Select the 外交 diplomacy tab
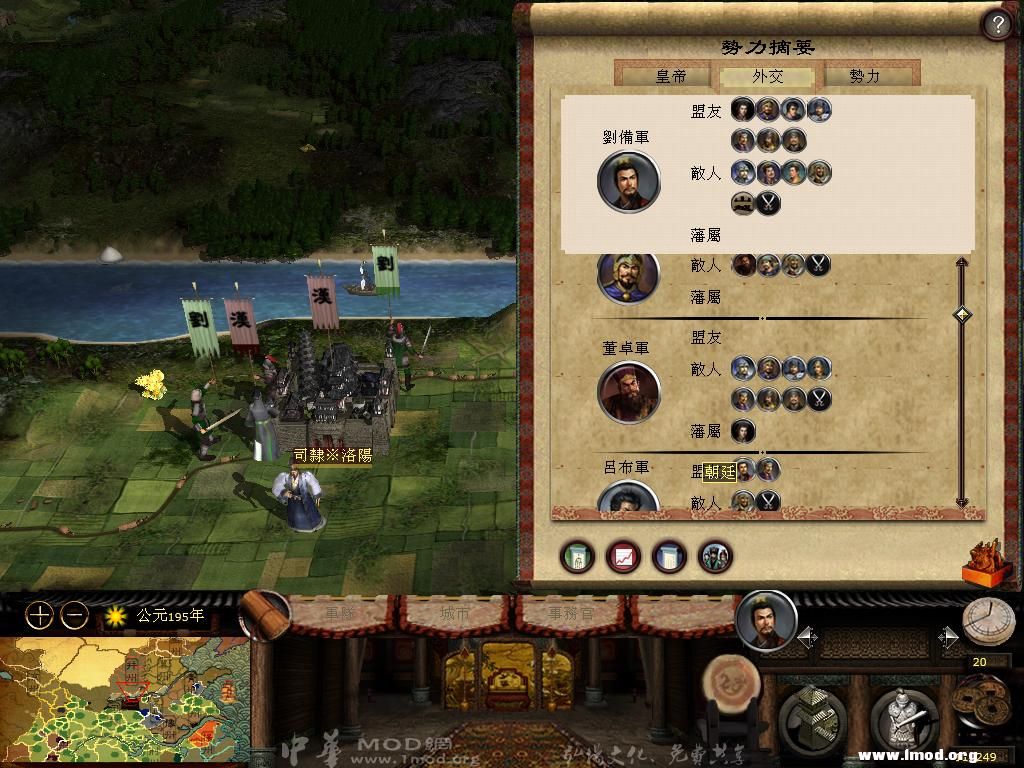Viewport: 1024px width, 768px height. [x=767, y=76]
